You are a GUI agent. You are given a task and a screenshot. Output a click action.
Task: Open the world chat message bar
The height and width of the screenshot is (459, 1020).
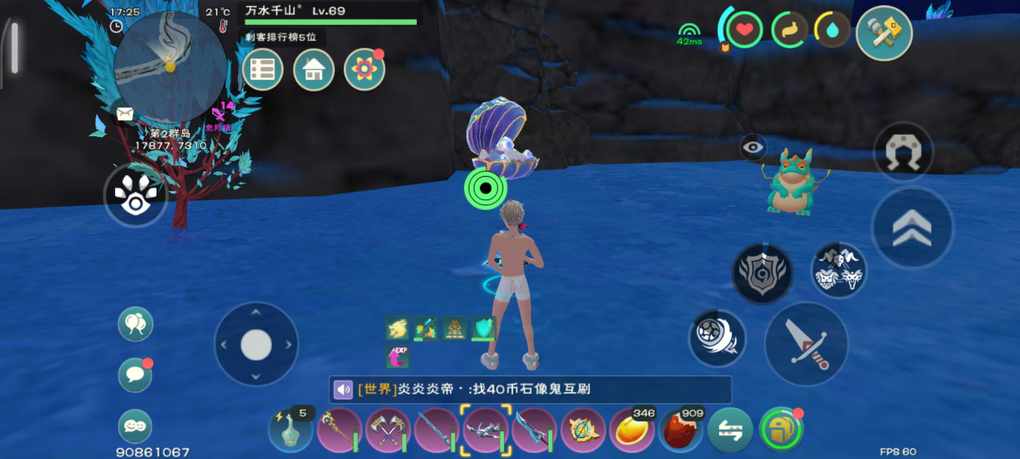(530, 389)
